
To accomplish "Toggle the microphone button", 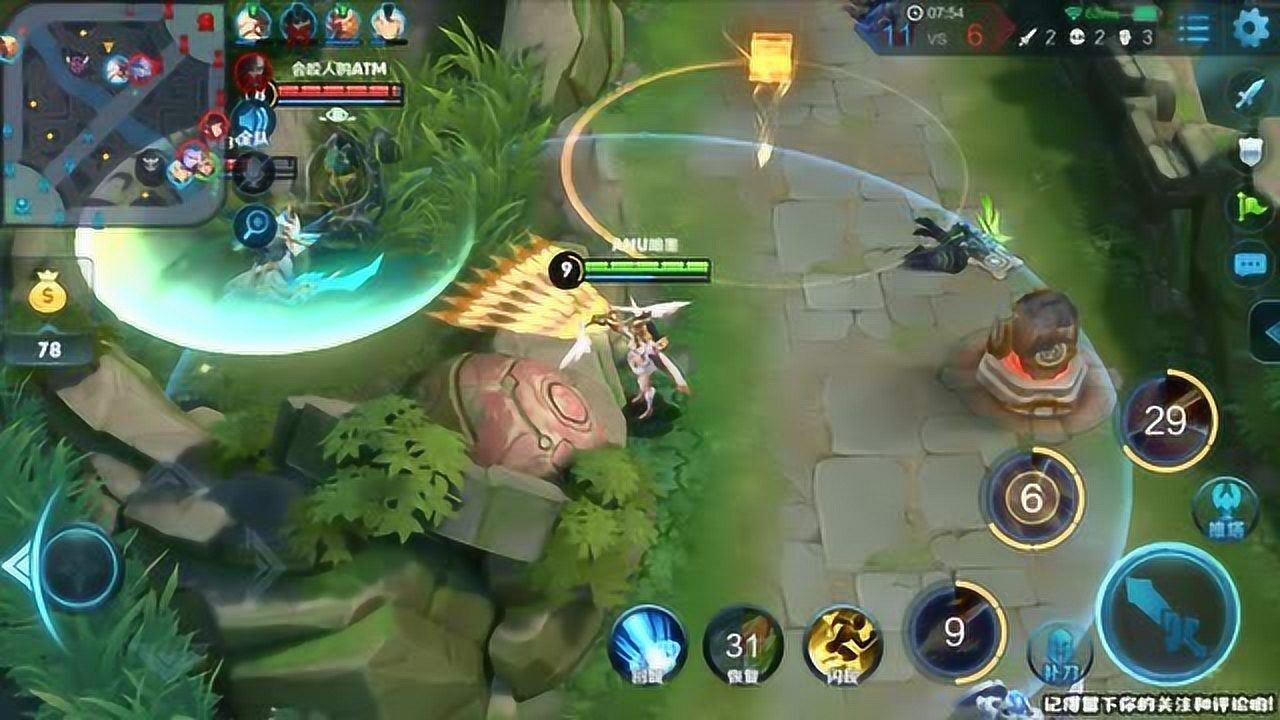I will pyautogui.click(x=255, y=172).
